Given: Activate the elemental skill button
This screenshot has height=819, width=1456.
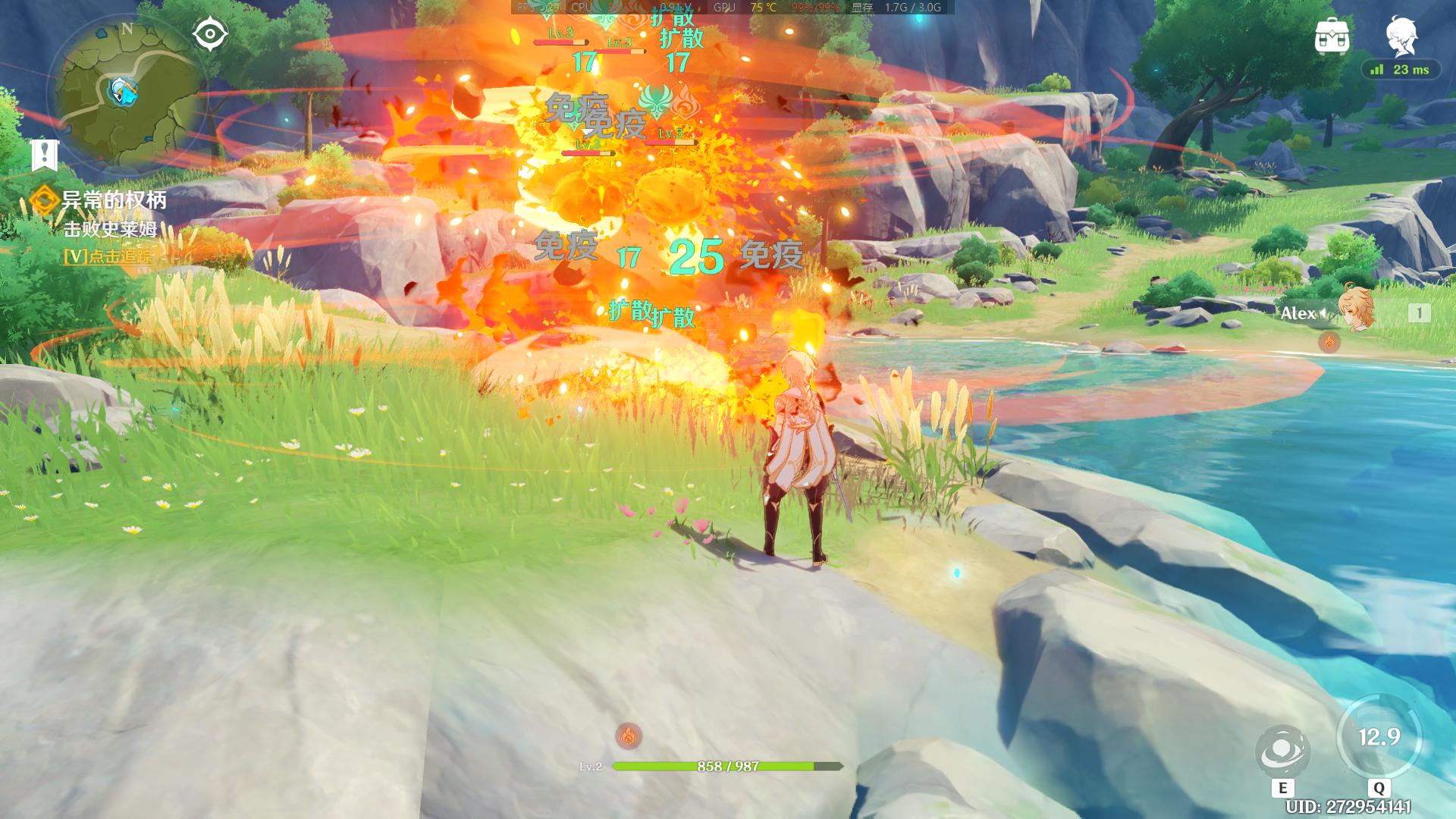Looking at the screenshot, I should [x=1282, y=752].
